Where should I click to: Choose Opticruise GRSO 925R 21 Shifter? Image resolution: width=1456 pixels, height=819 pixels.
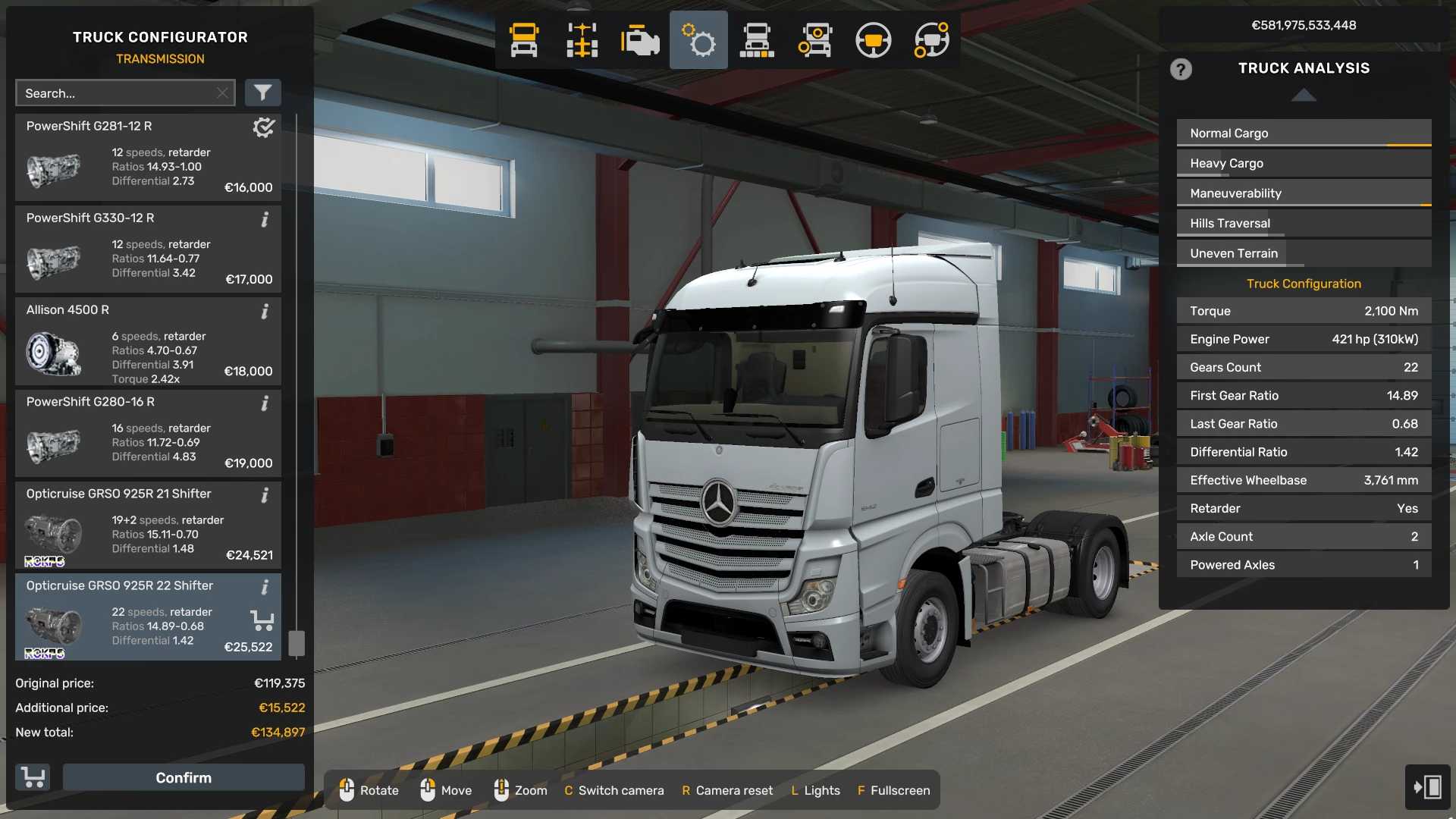(148, 525)
